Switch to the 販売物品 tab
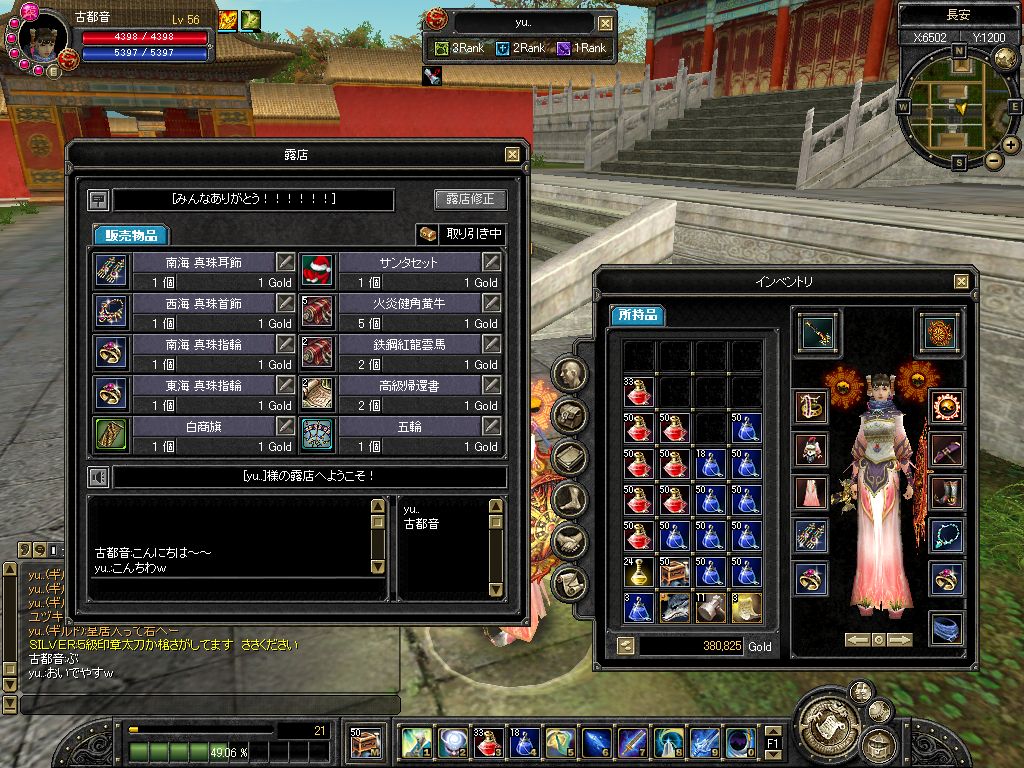1024x768 pixels. (x=131, y=235)
